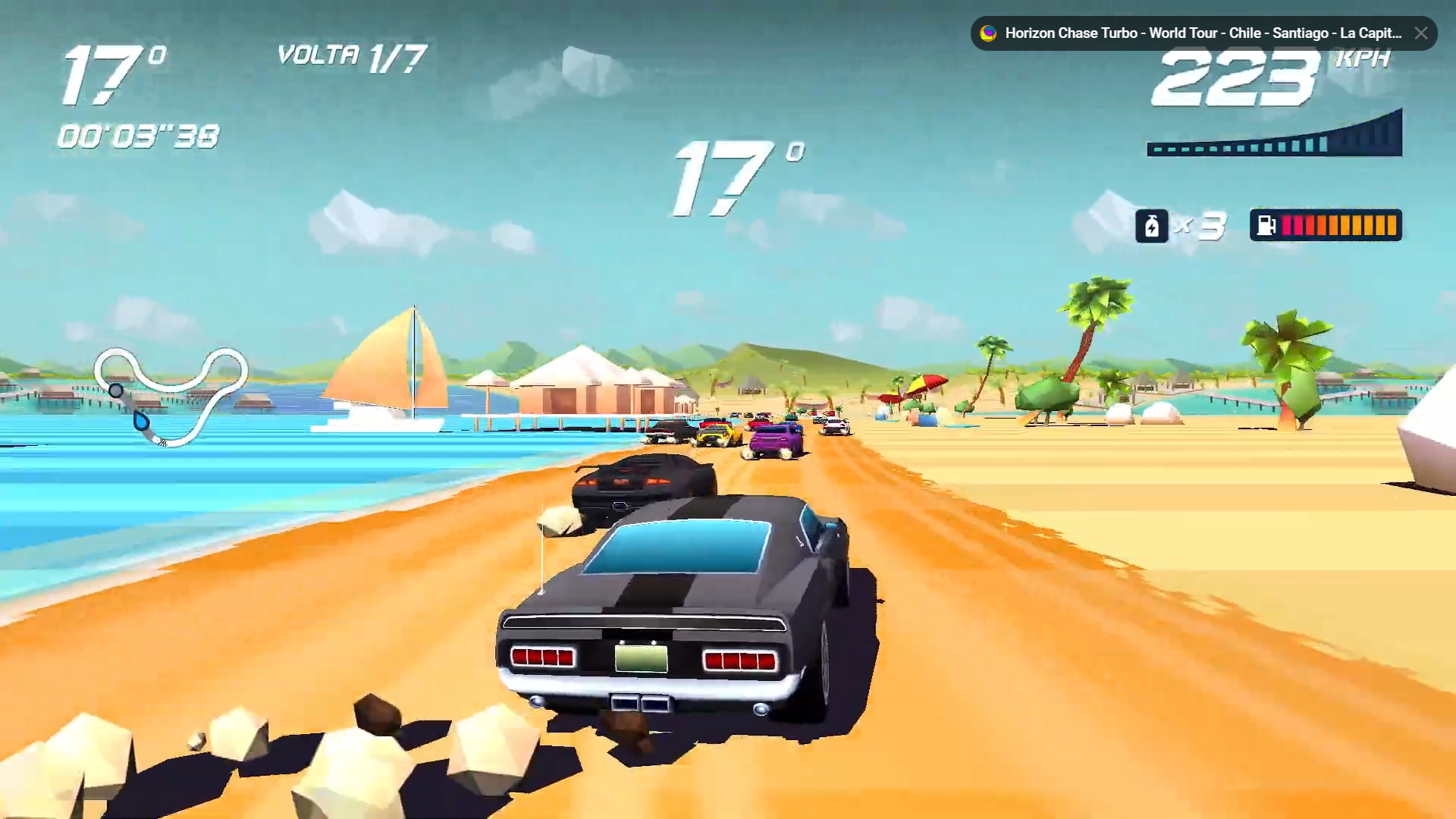Click the minimap track outline
This screenshot has width=1456, height=819.
(x=171, y=387)
